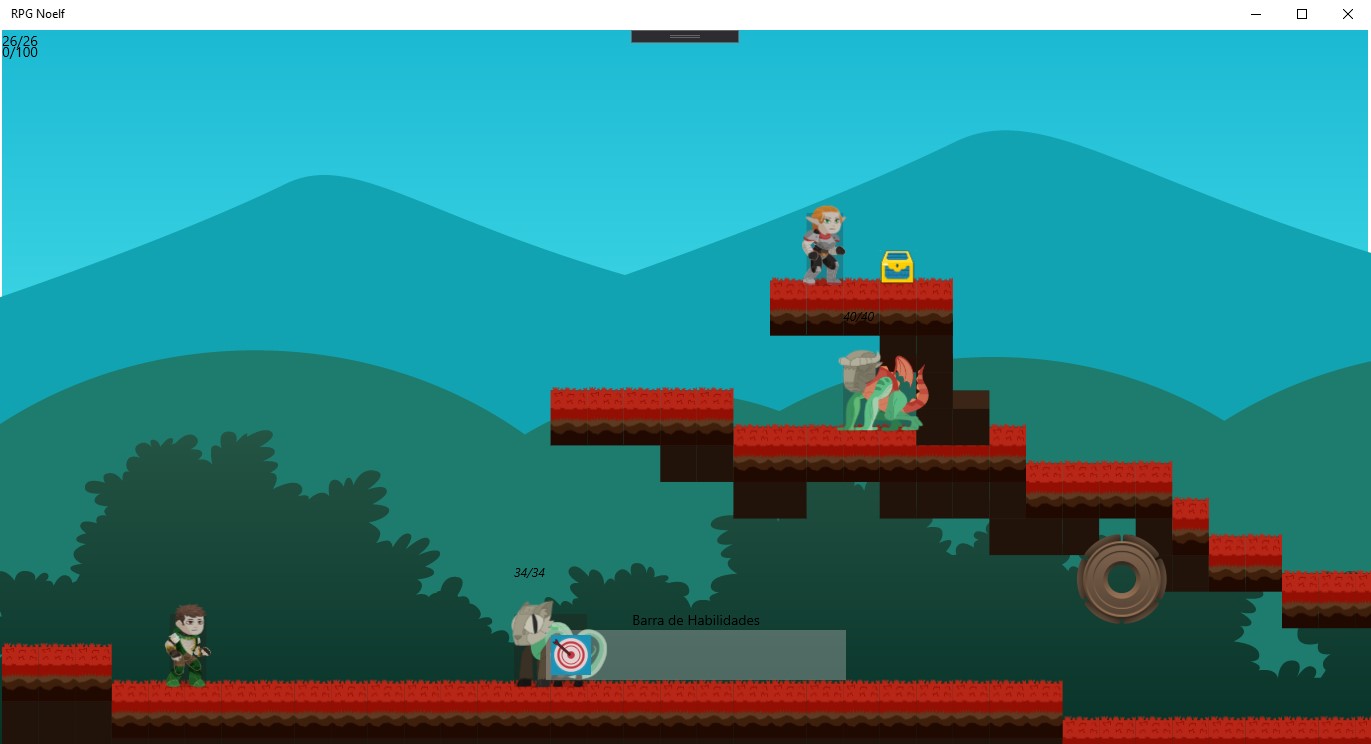The image size is (1371, 744).
Task: Open the yellow treasure chest
Action: click(x=897, y=266)
